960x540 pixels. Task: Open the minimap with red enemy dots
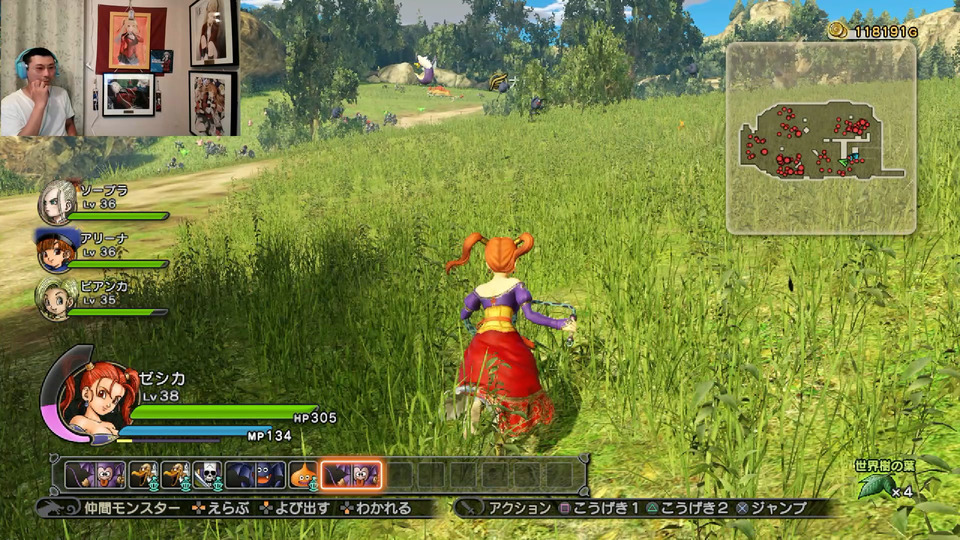click(x=821, y=139)
